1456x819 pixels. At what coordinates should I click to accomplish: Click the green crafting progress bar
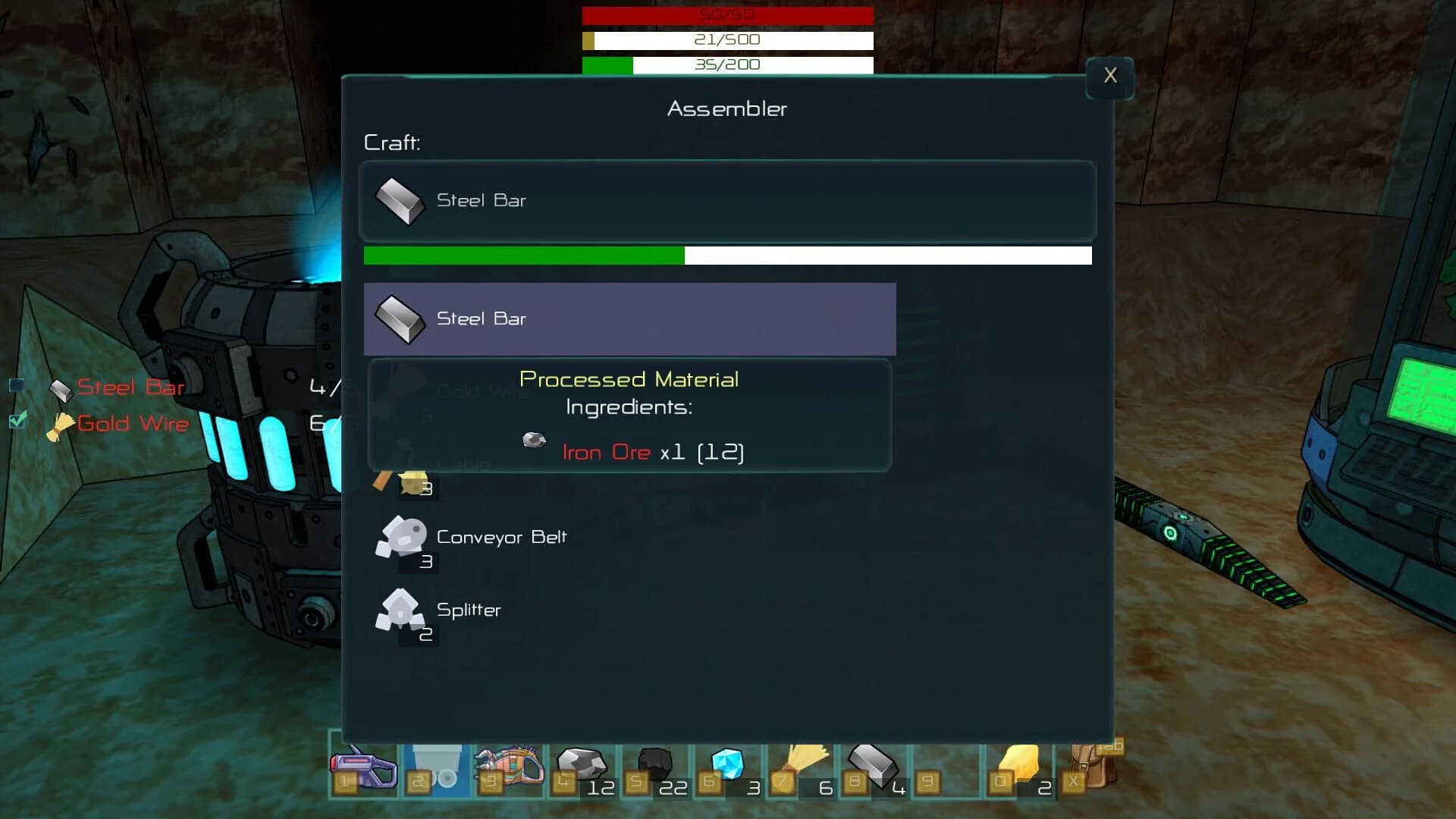523,256
